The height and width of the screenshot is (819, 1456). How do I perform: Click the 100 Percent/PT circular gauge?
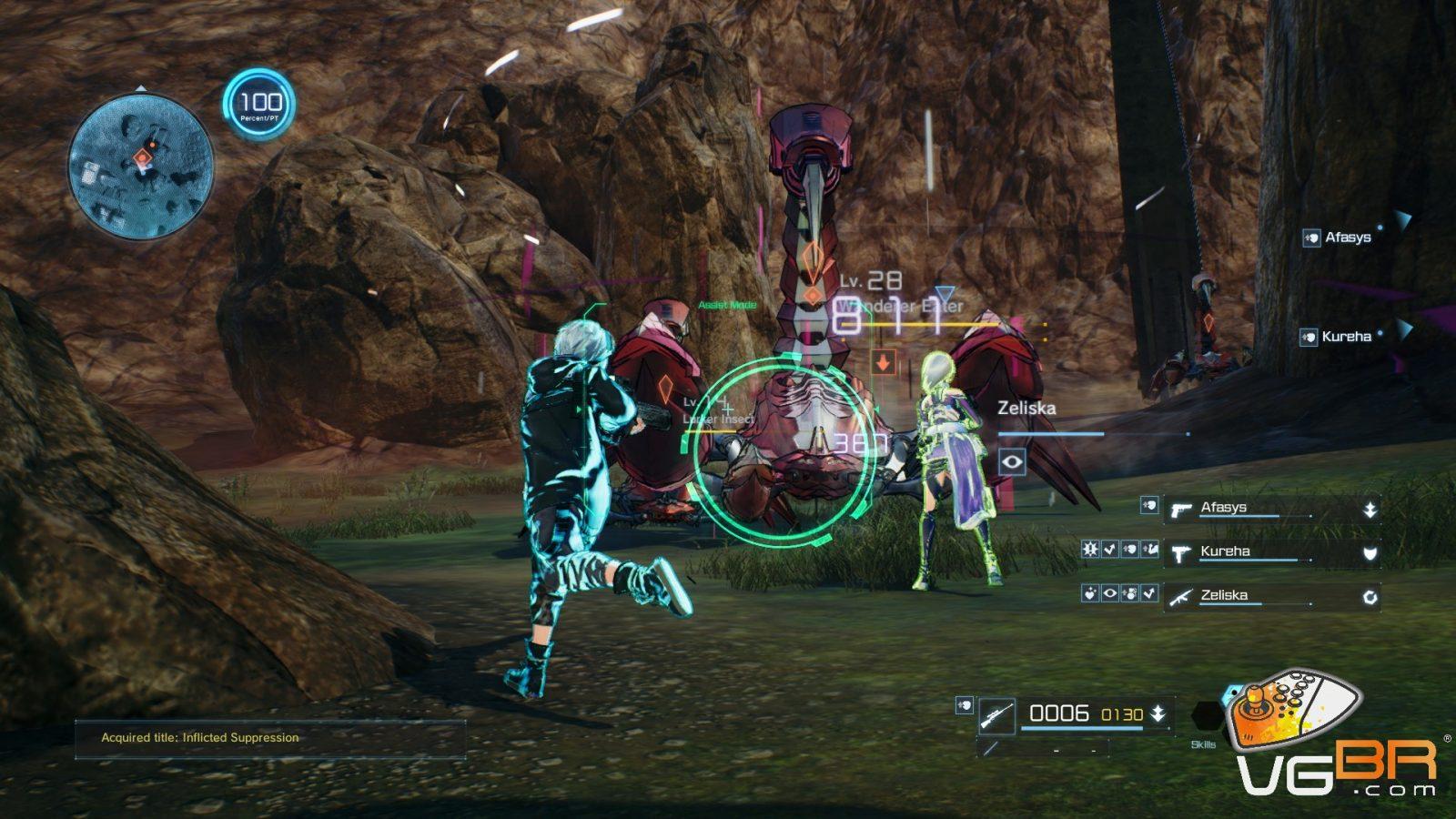pyautogui.click(x=260, y=105)
